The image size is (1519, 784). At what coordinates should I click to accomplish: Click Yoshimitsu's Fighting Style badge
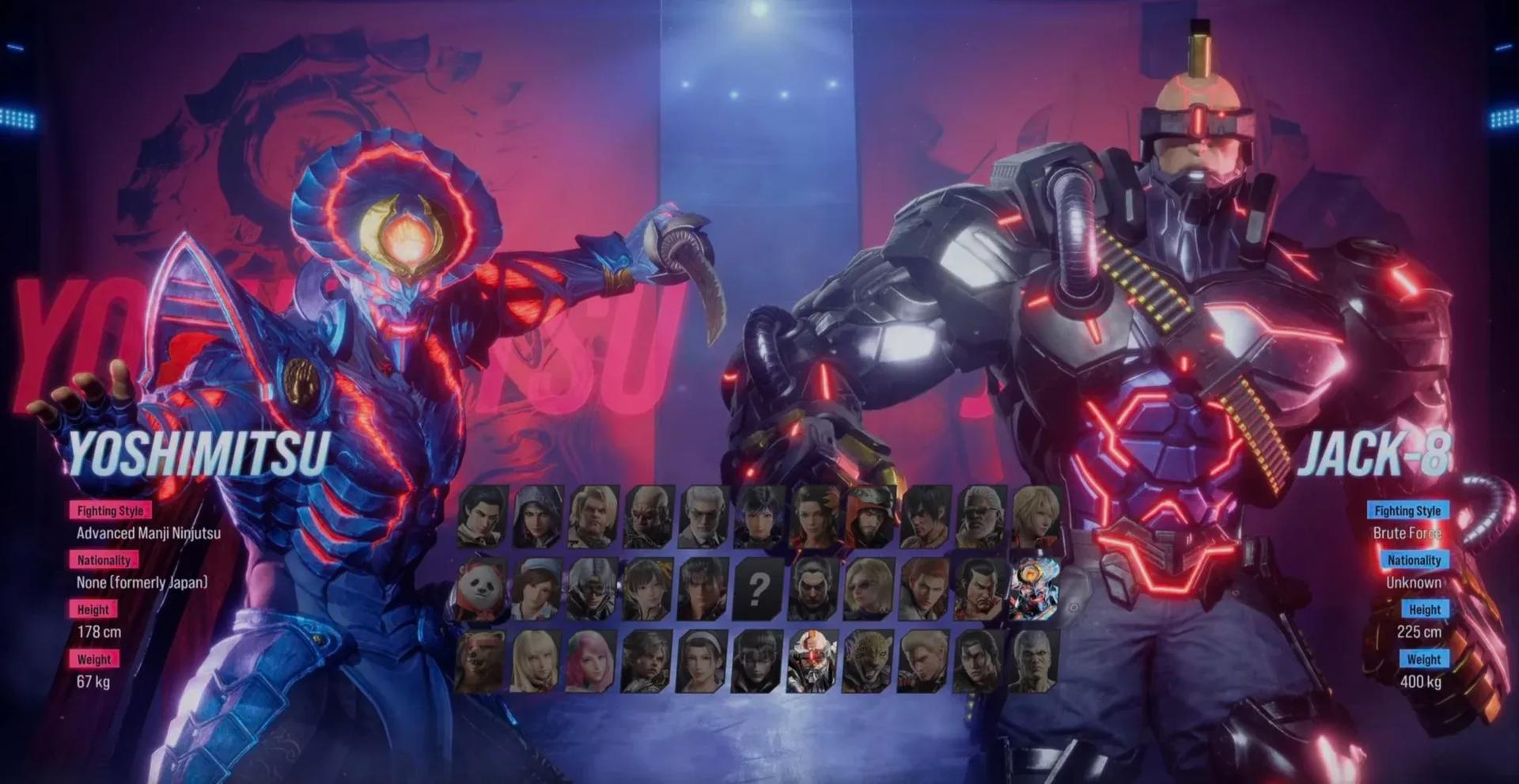[x=111, y=511]
